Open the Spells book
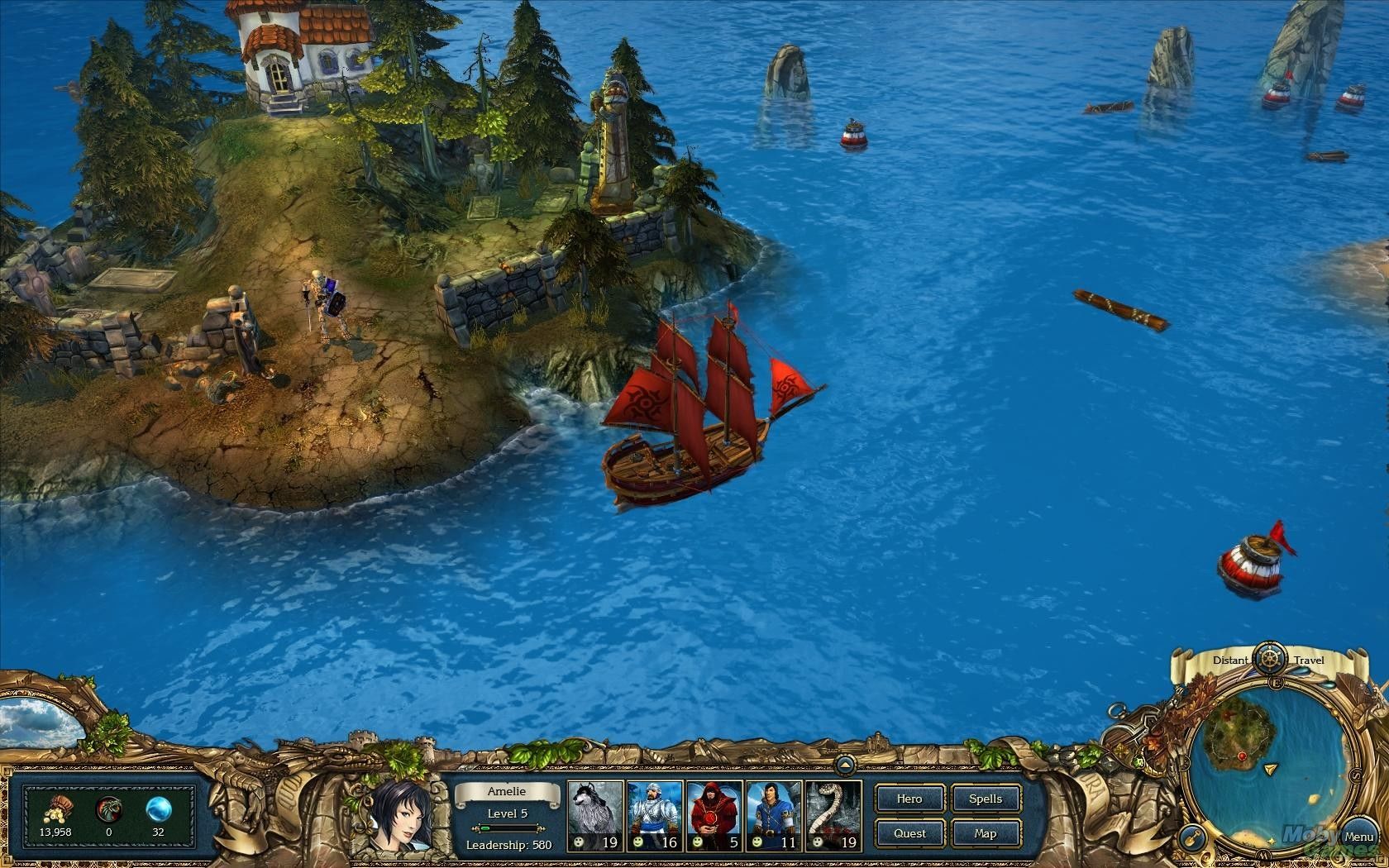The height and width of the screenshot is (868, 1389). (x=986, y=799)
